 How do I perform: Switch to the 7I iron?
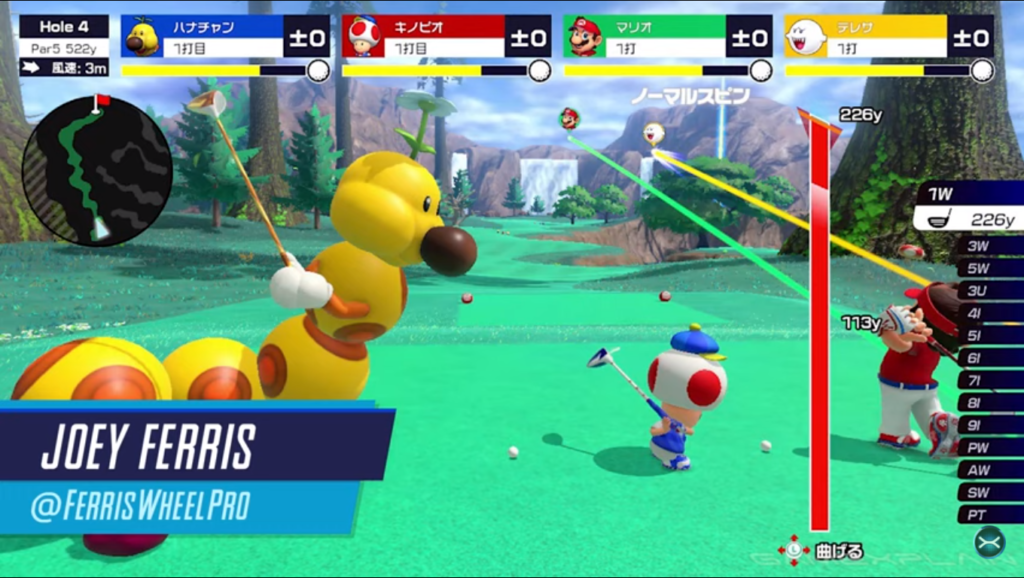987,380
